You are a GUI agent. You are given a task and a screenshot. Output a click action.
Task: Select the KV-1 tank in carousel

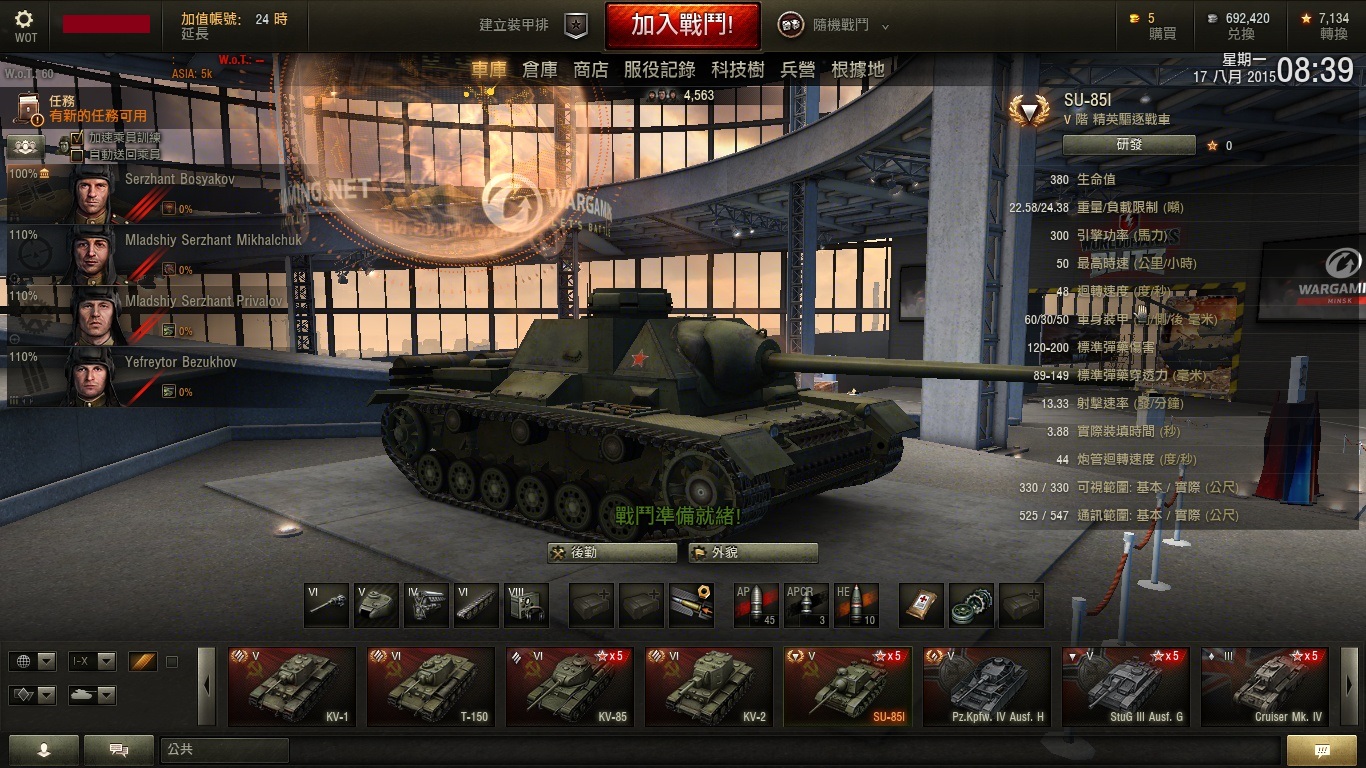pos(292,686)
